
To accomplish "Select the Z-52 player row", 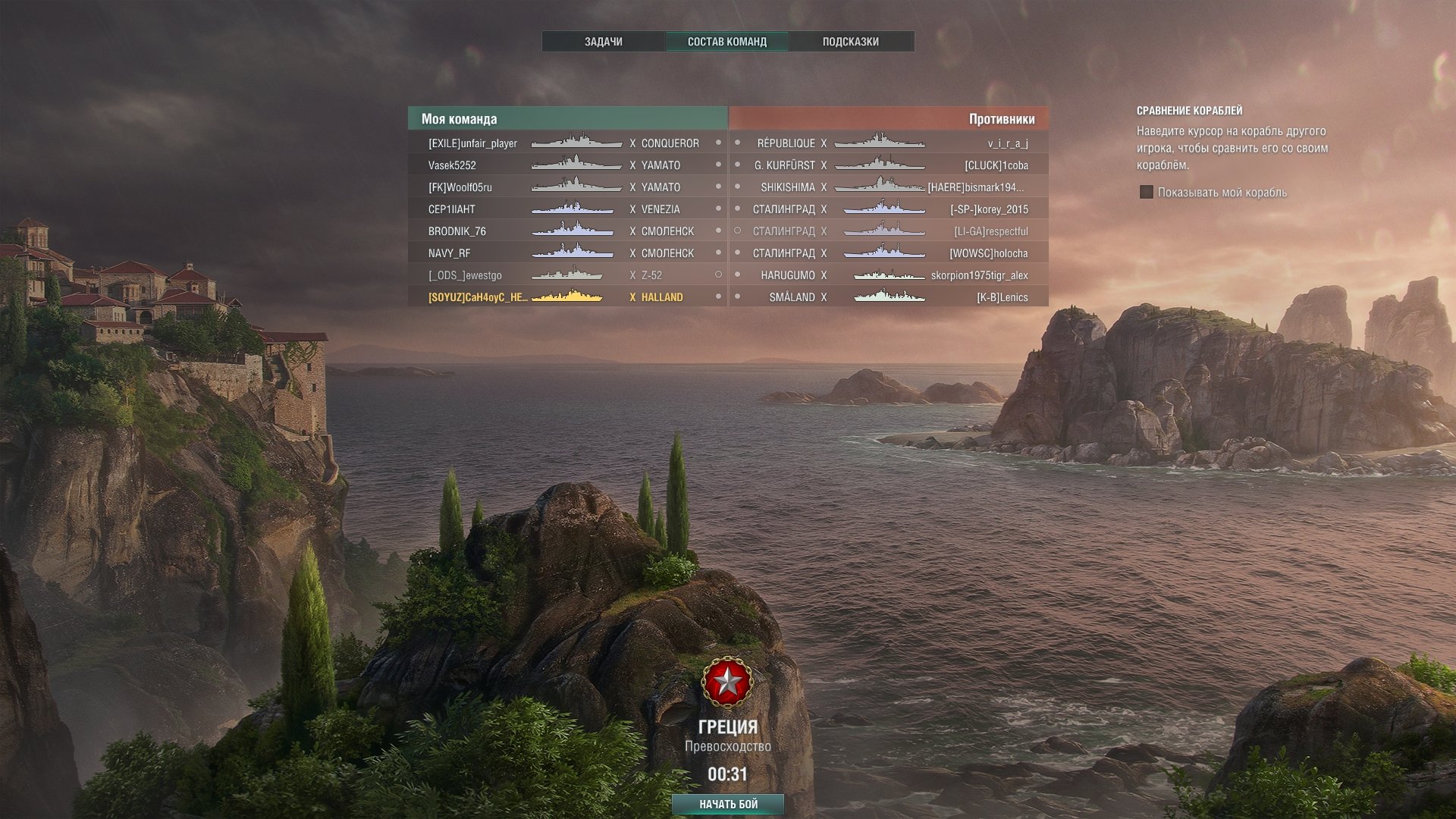I will [x=567, y=275].
